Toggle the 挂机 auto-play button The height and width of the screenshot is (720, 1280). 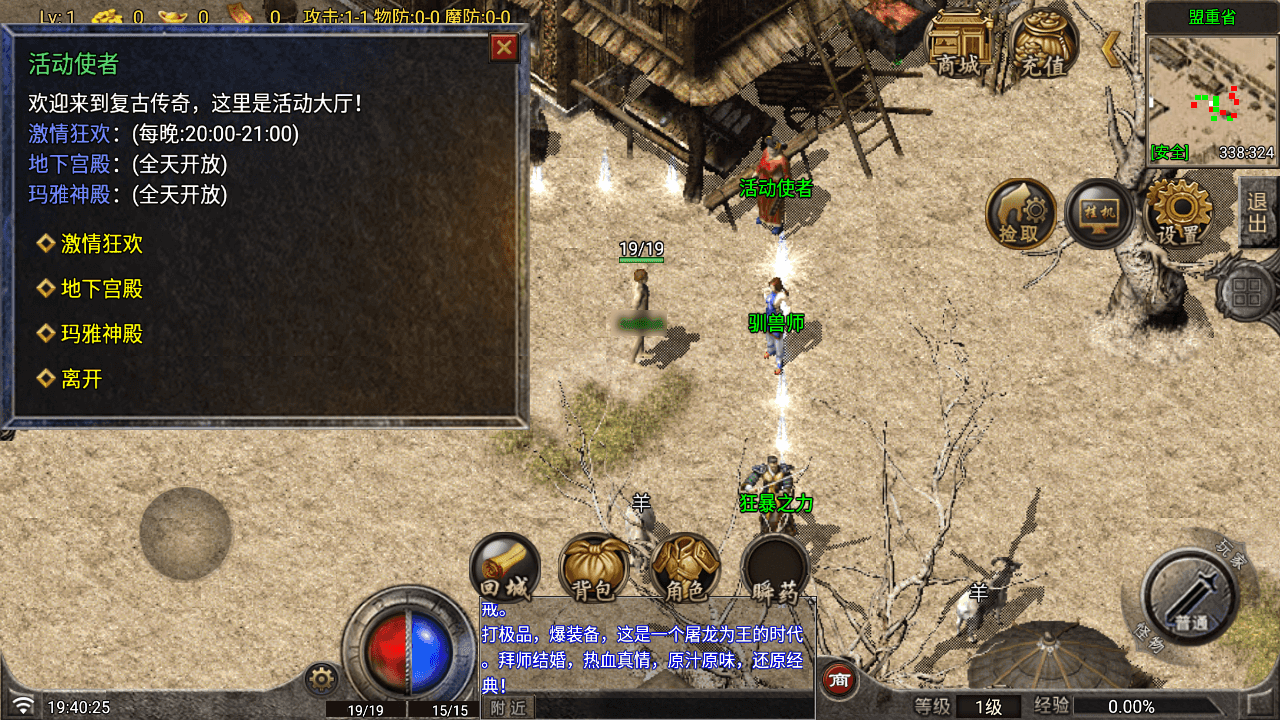(1098, 213)
